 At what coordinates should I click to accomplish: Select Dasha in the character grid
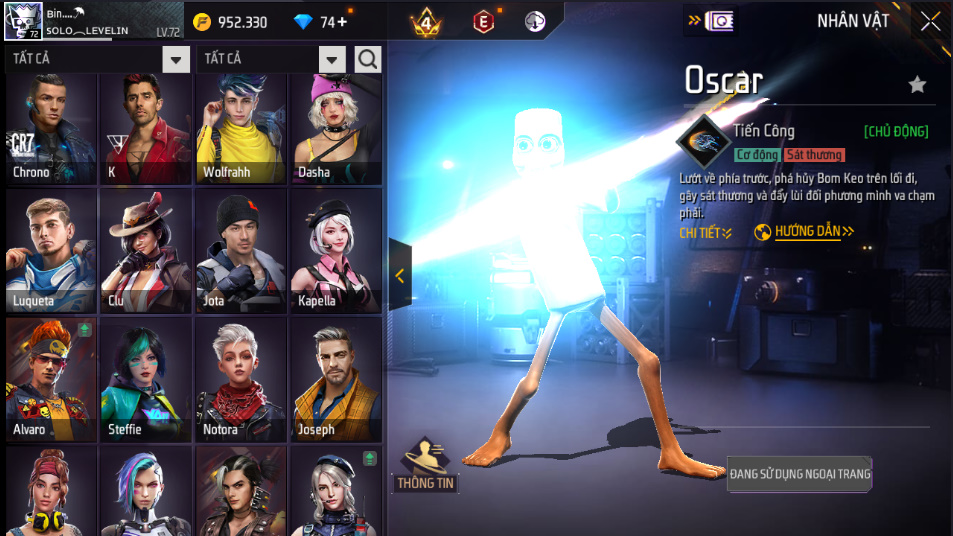click(335, 129)
